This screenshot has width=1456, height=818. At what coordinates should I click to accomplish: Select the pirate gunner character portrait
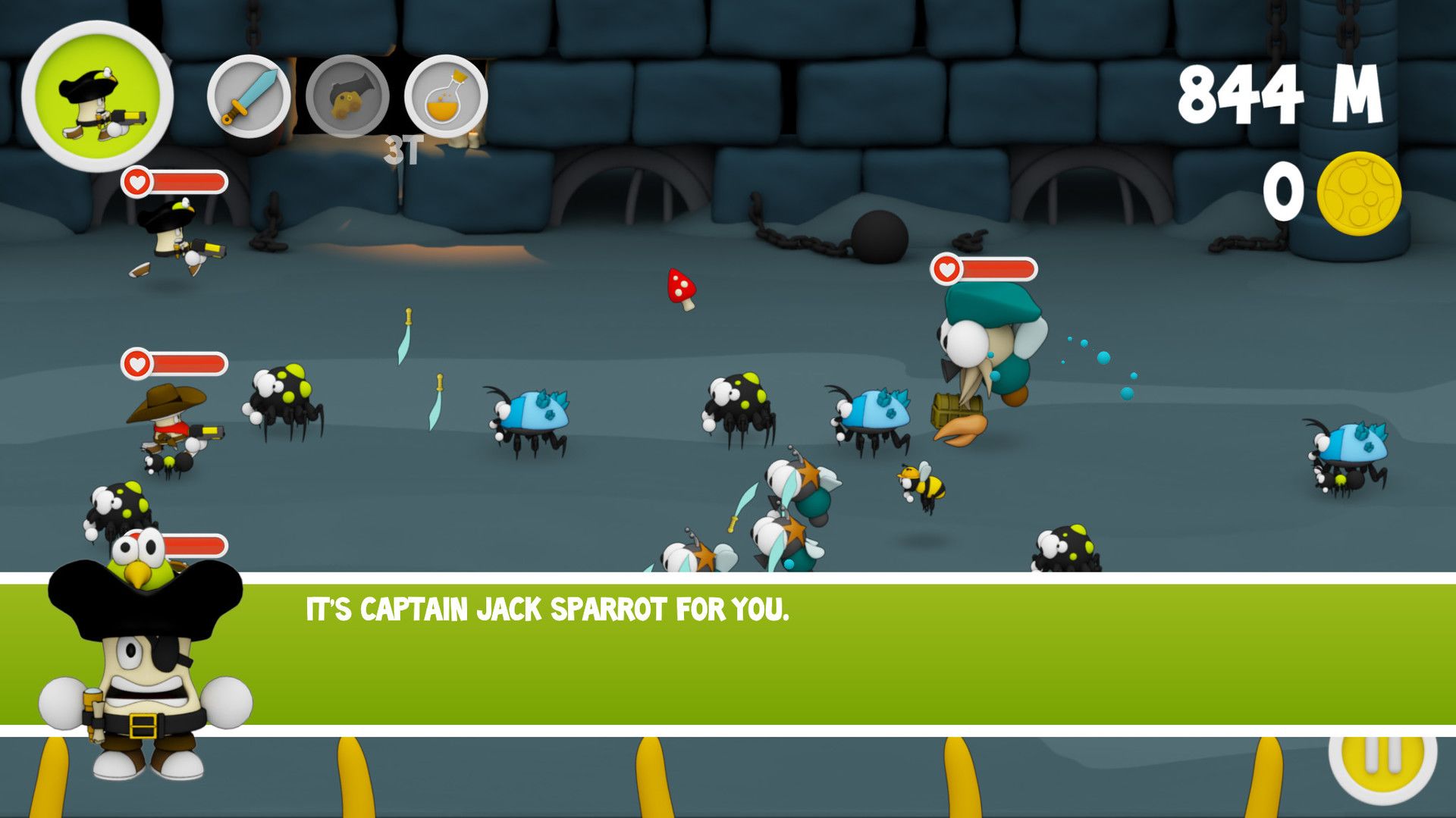click(x=98, y=97)
